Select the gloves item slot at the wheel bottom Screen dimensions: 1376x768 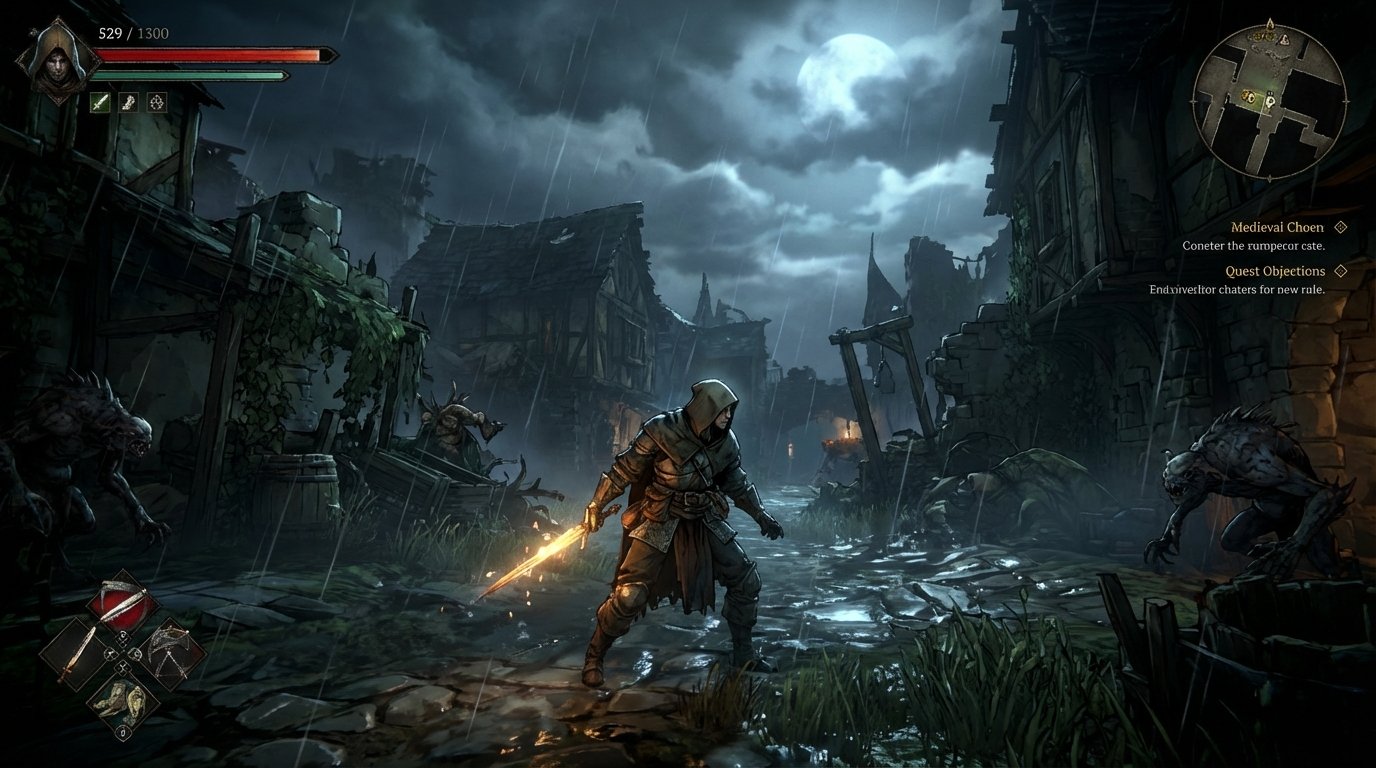pos(122,701)
